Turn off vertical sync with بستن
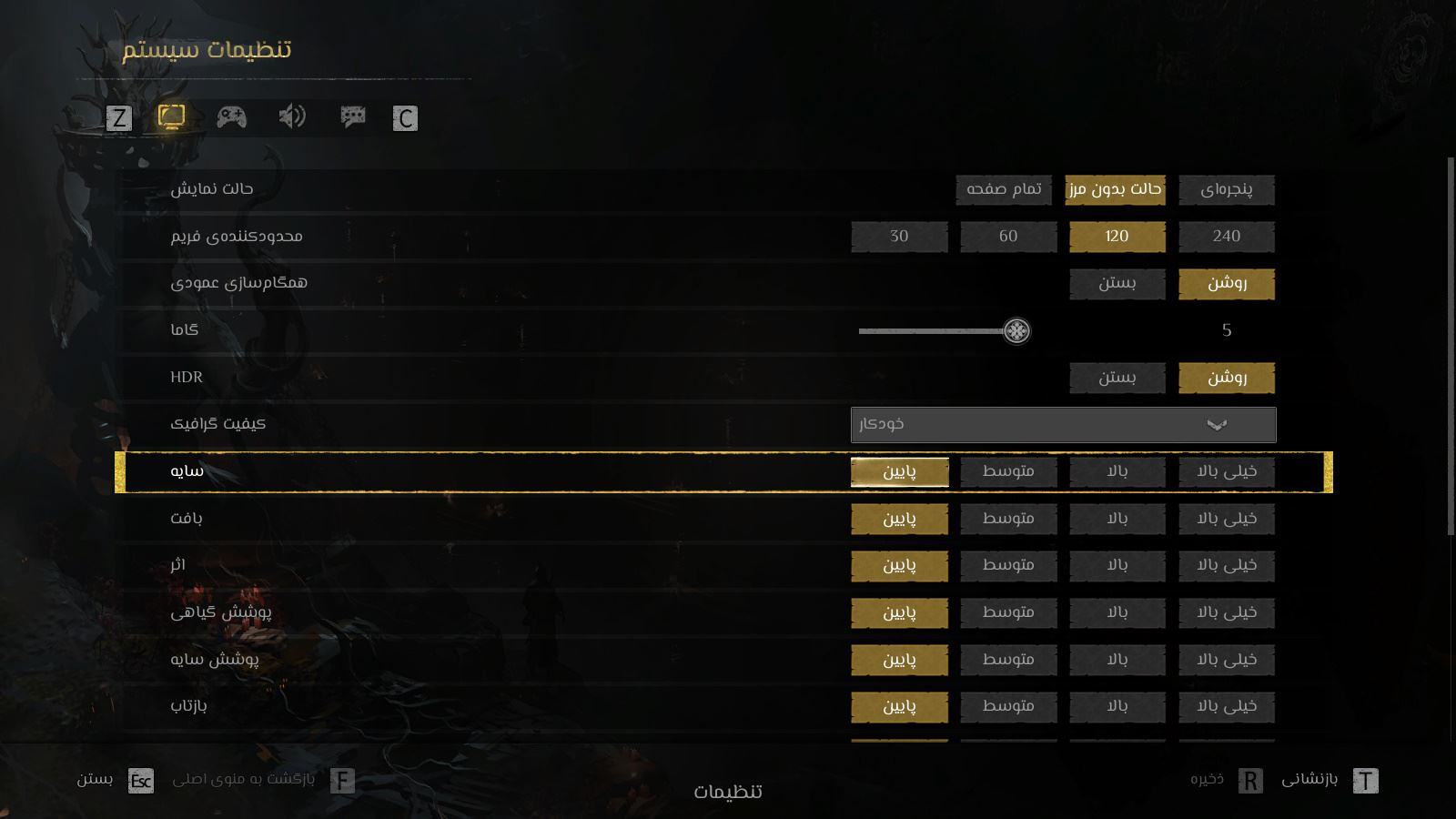This screenshot has height=819, width=1456. click(1117, 283)
